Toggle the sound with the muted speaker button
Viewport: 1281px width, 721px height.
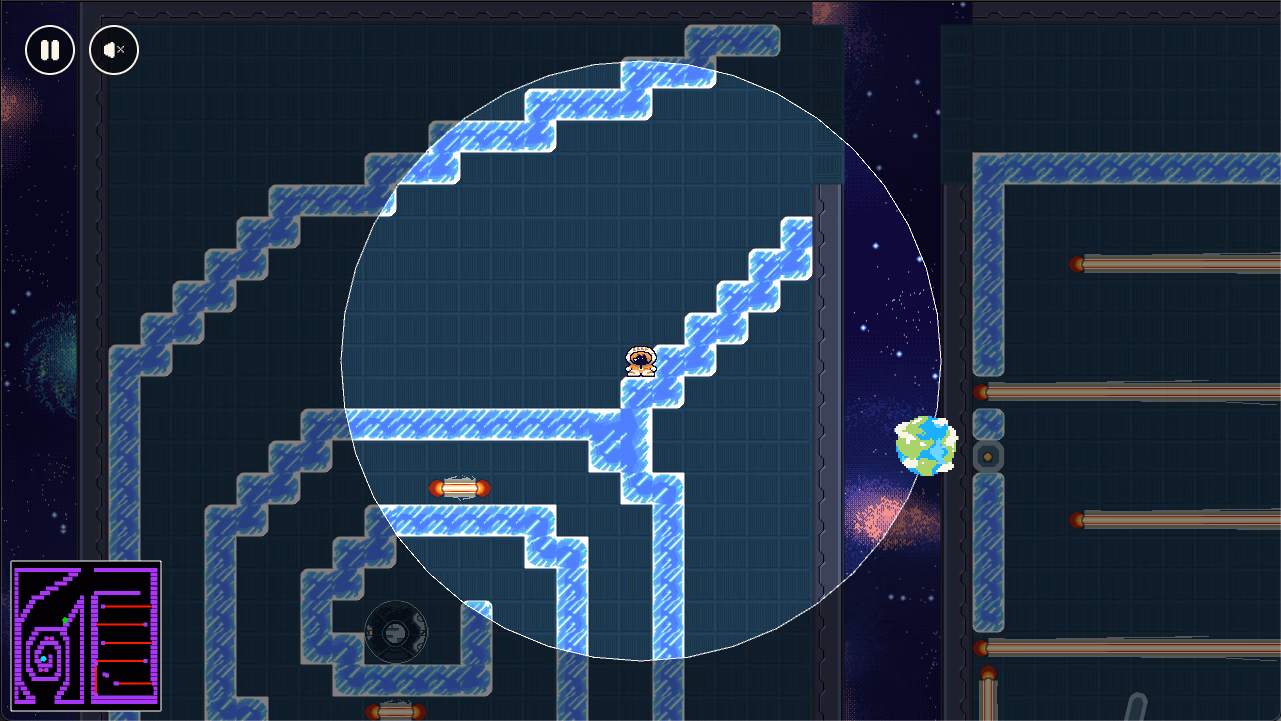pyautogui.click(x=114, y=50)
